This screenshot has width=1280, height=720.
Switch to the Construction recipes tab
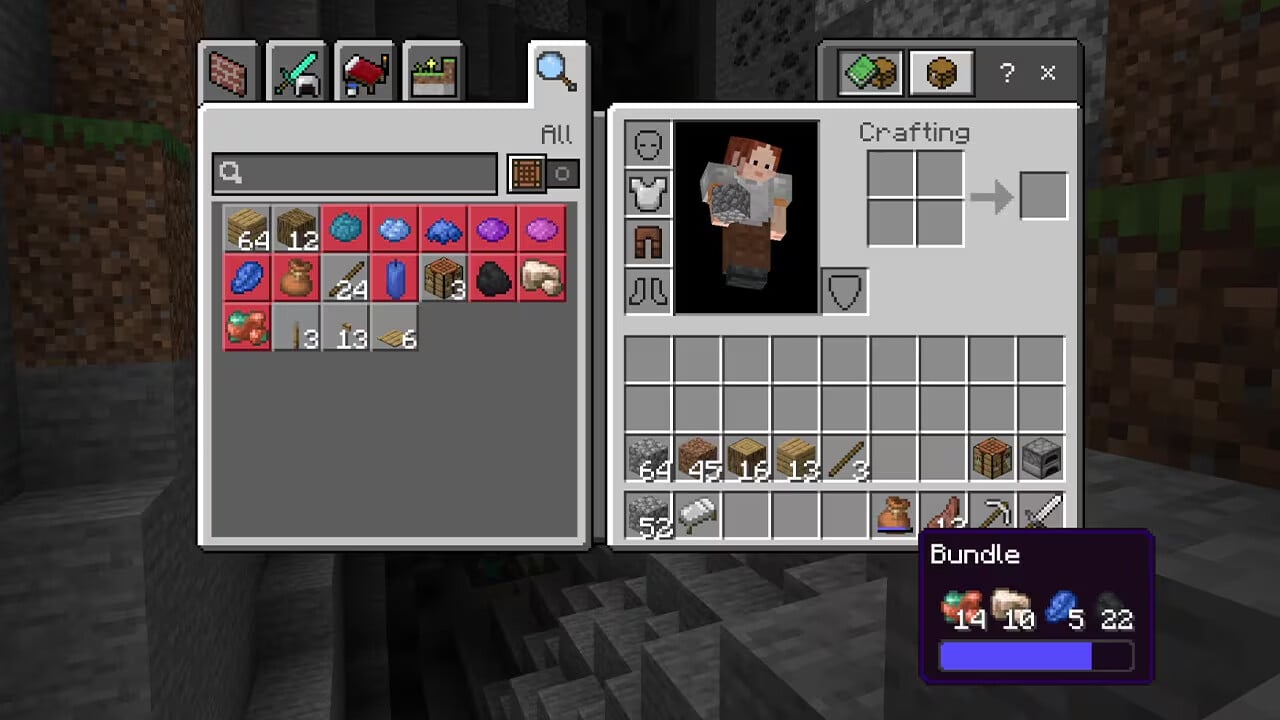point(228,70)
